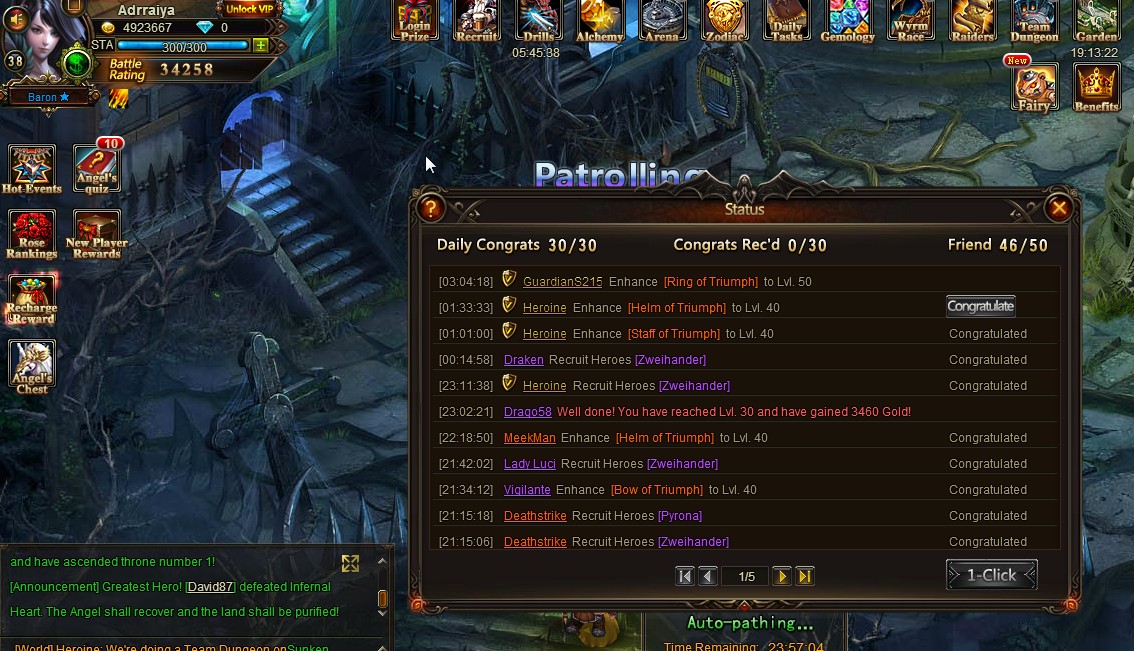The width and height of the screenshot is (1134, 651).
Task: Expand the chat window
Action: click(350, 563)
